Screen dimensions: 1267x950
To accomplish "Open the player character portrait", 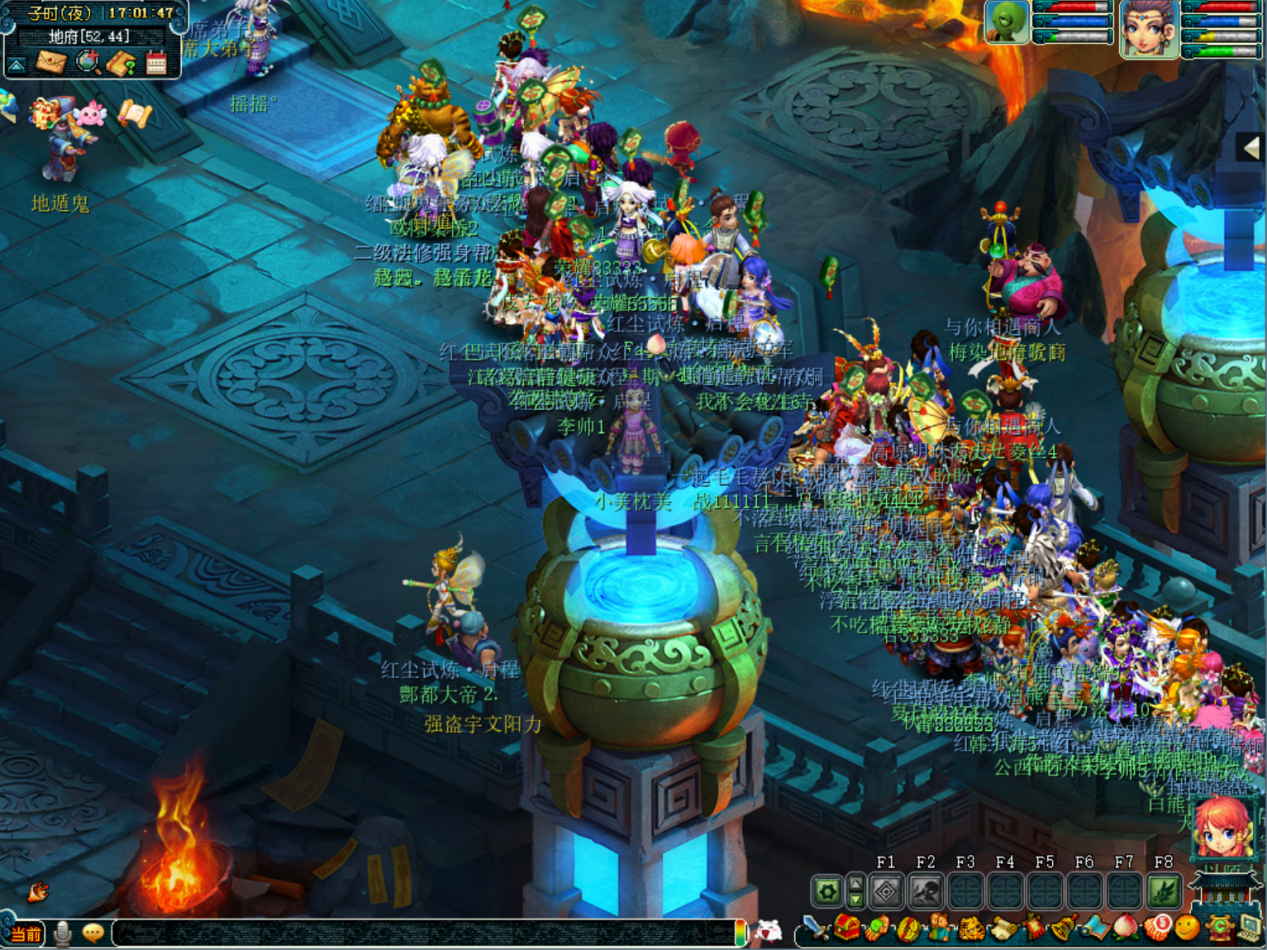I will pos(1148,27).
